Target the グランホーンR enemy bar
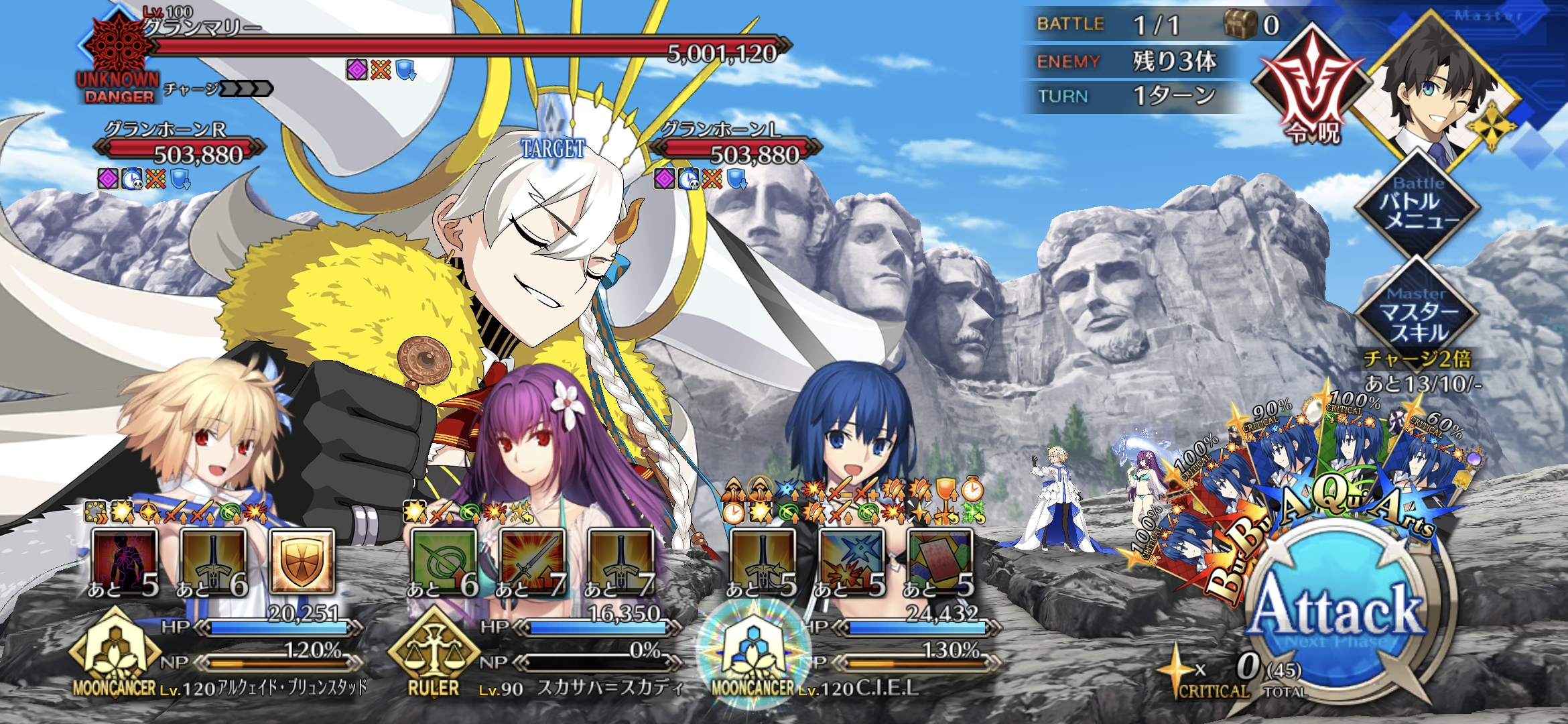Screen dimensions: 1568x724 click(180, 150)
